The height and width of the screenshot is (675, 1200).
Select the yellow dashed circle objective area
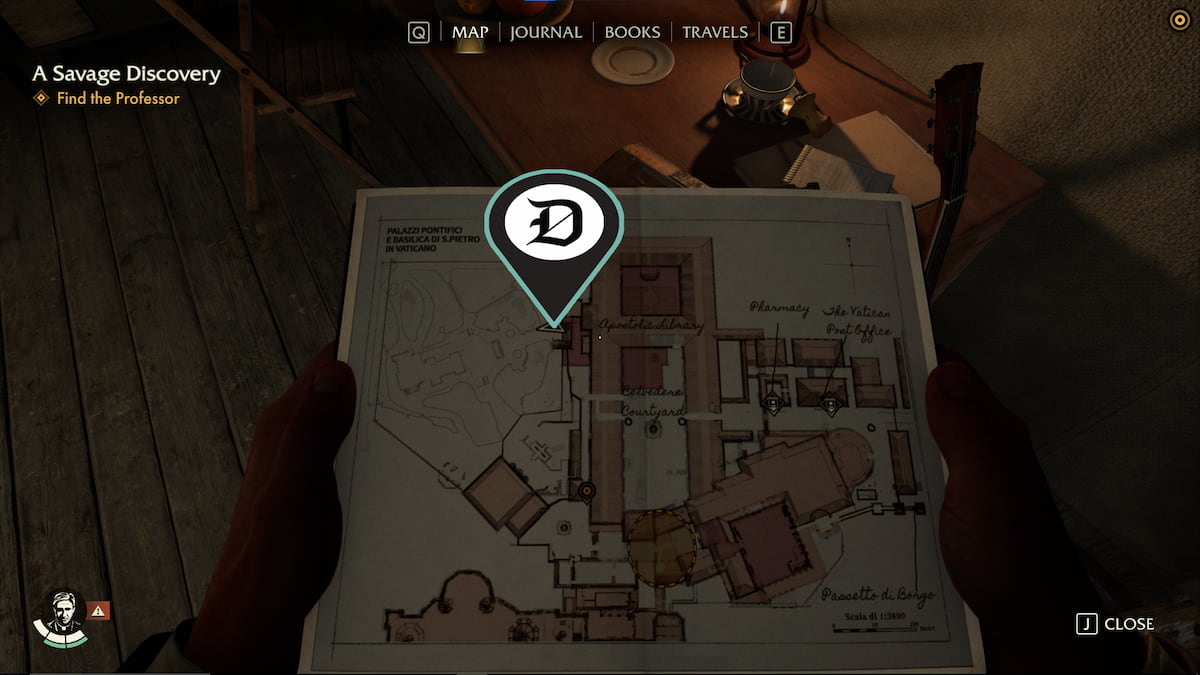click(x=661, y=544)
